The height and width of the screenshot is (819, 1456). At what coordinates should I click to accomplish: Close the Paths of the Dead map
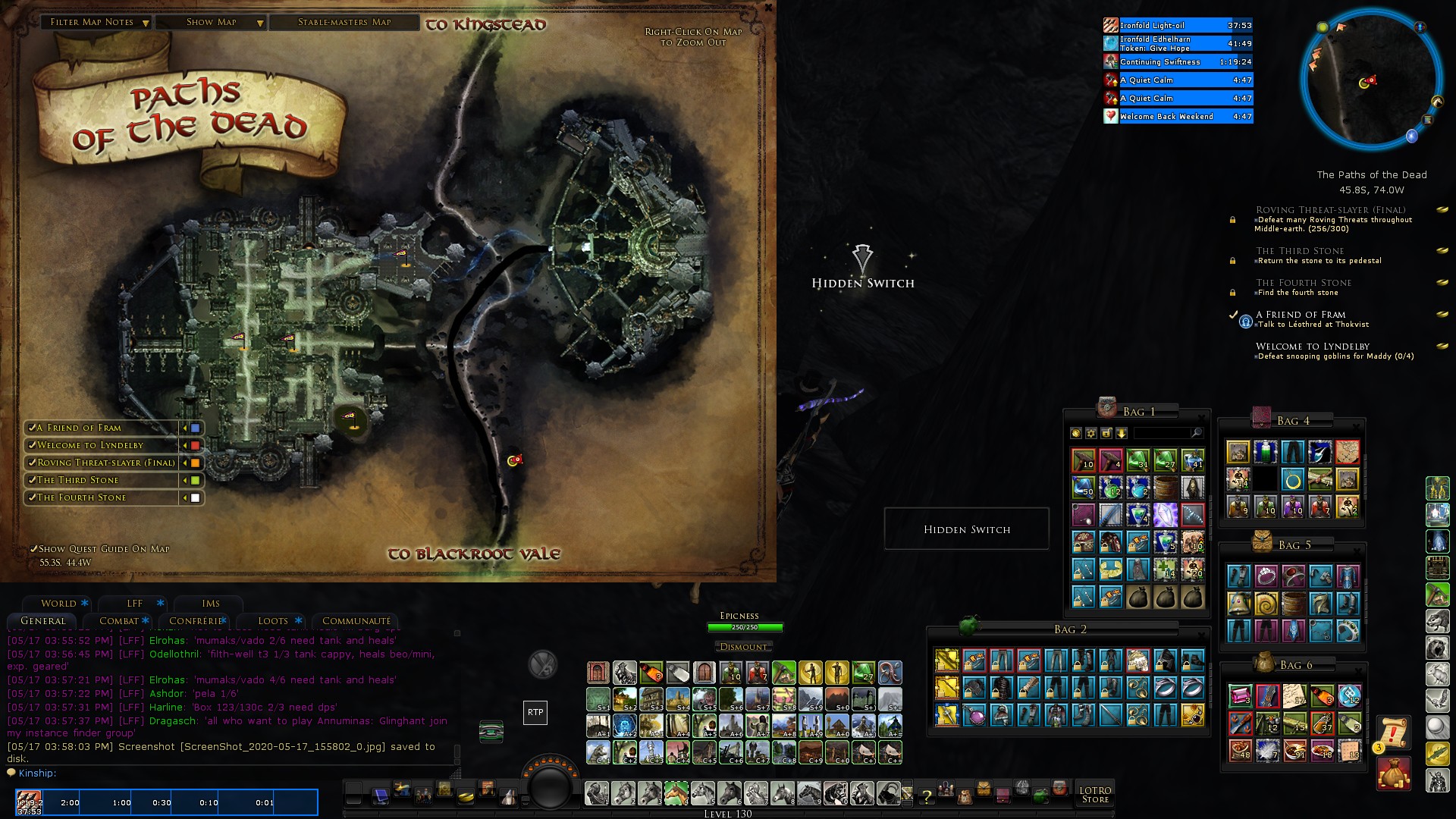(768, 7)
